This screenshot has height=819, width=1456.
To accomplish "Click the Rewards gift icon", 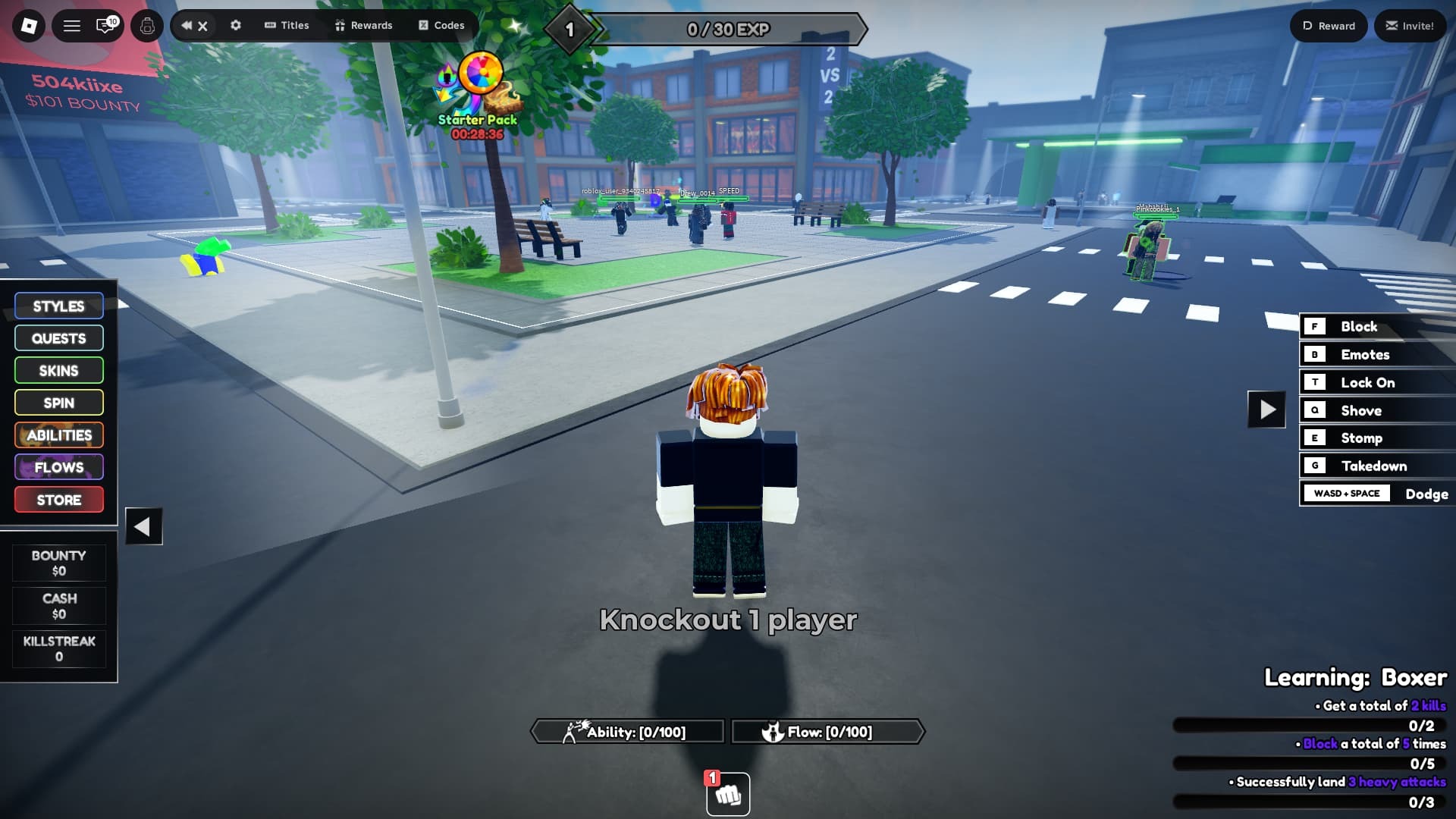I will (x=365, y=25).
